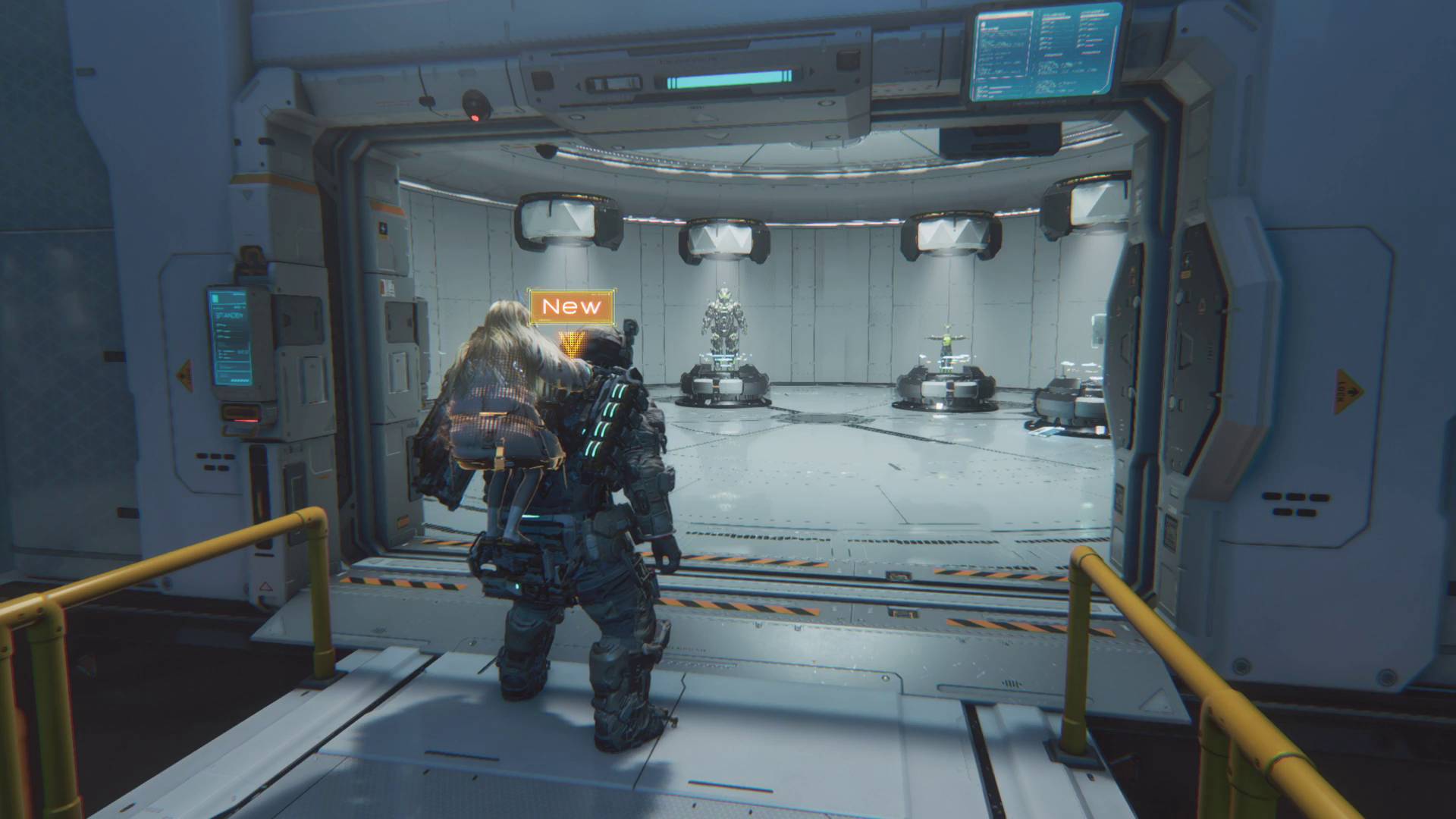The height and width of the screenshot is (819, 1456).
Task: Click the green status square on the terminal screen
Action: [x=215, y=297]
